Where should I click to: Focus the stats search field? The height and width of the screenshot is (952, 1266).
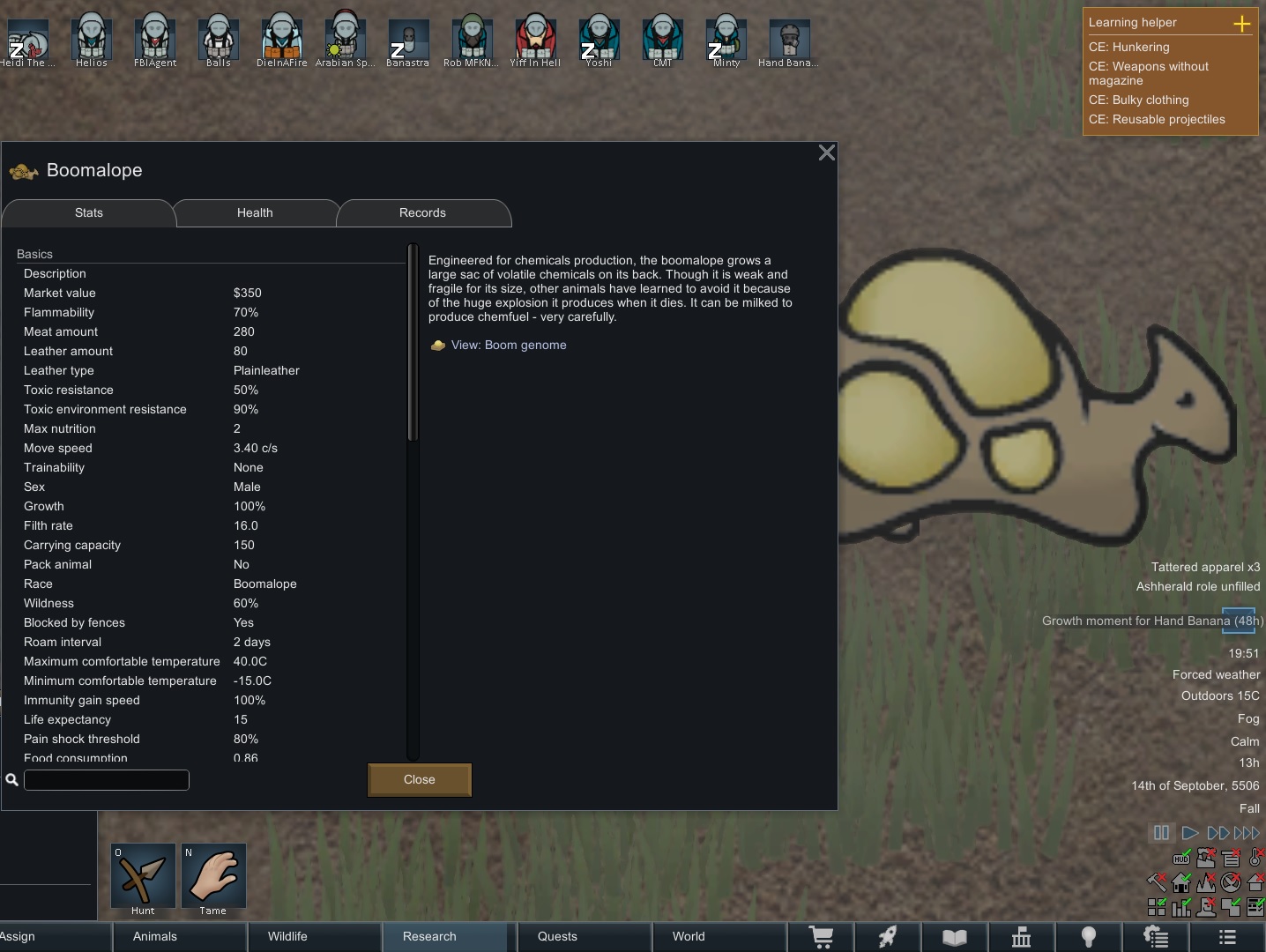coord(107,780)
